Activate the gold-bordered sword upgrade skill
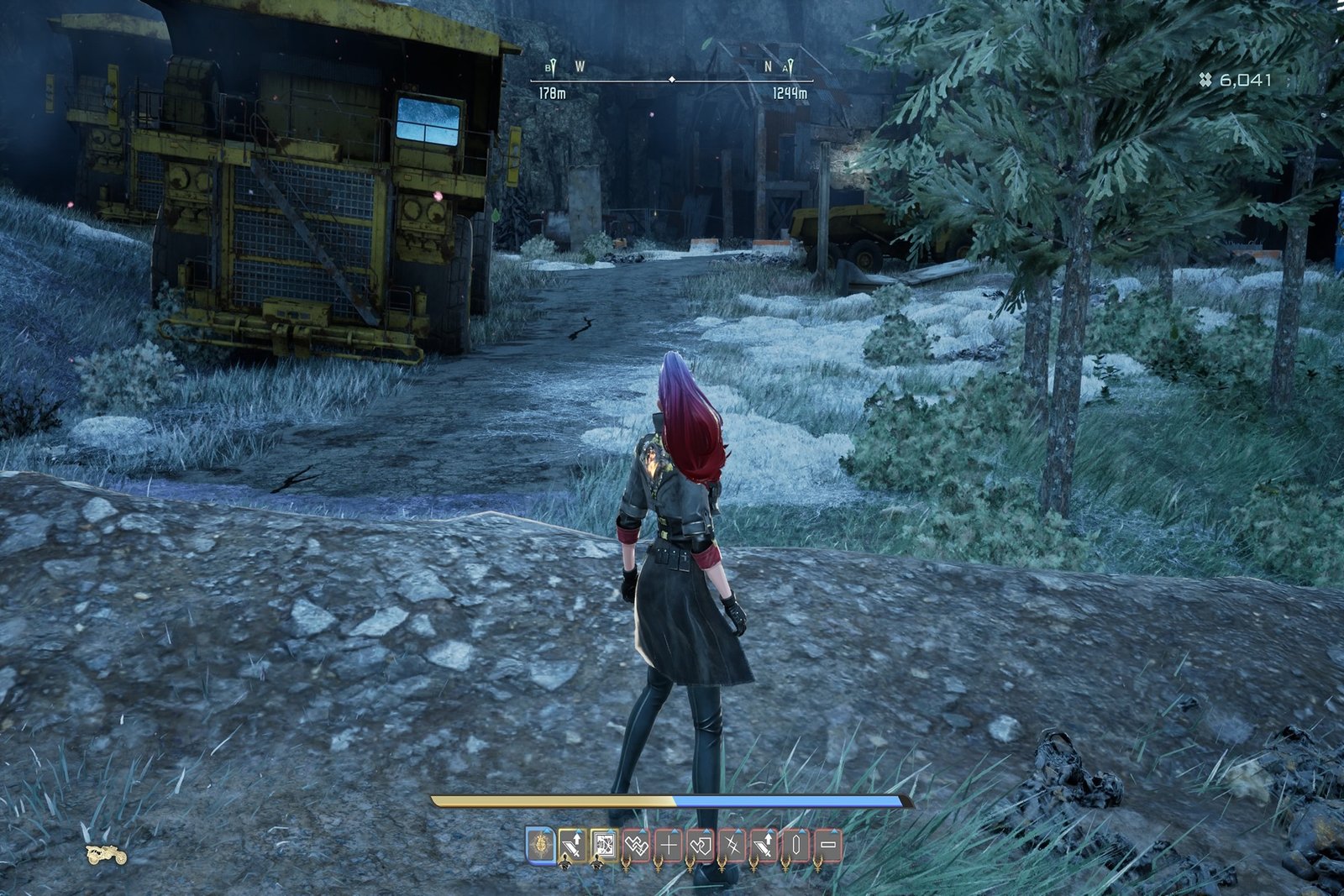This screenshot has height=896, width=1344. point(572,845)
